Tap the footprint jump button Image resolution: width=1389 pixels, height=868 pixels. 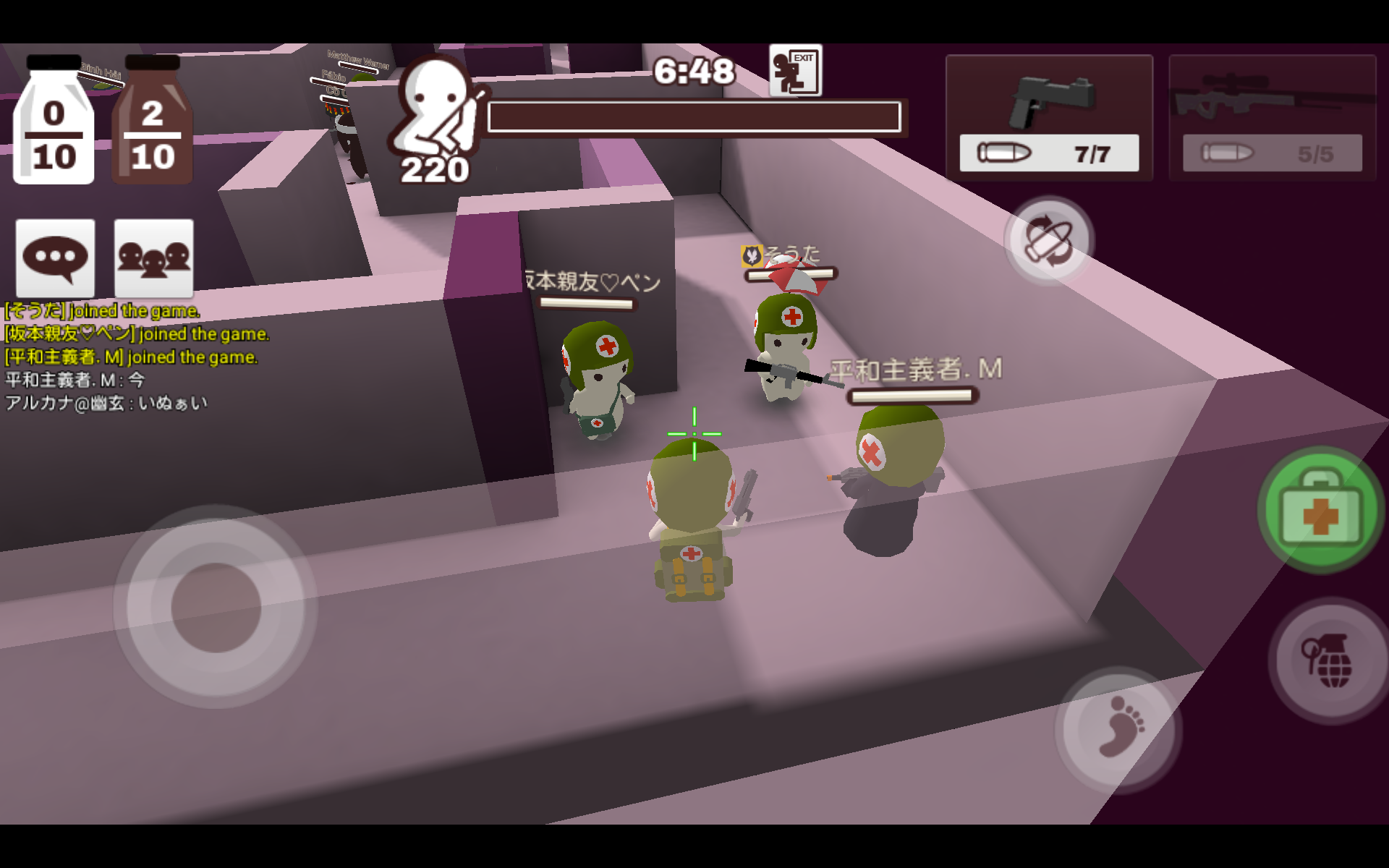click(1118, 727)
